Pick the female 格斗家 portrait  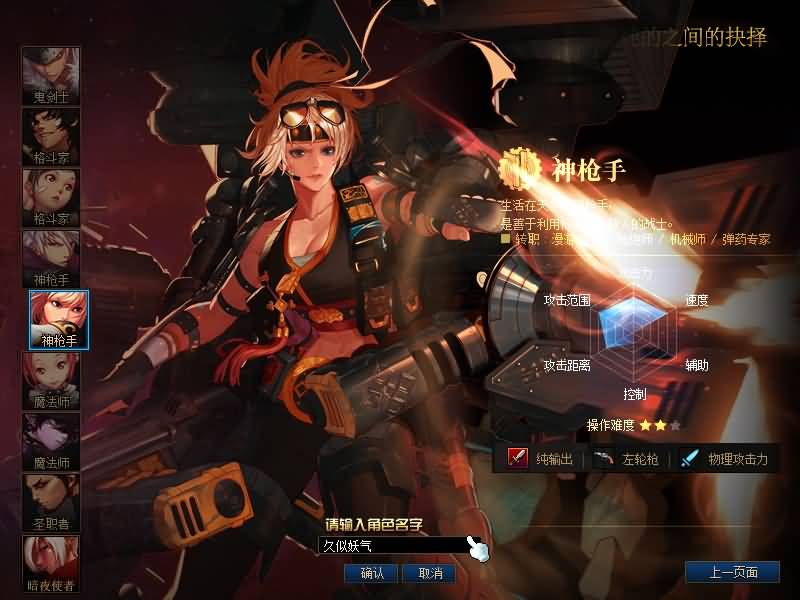[51, 198]
